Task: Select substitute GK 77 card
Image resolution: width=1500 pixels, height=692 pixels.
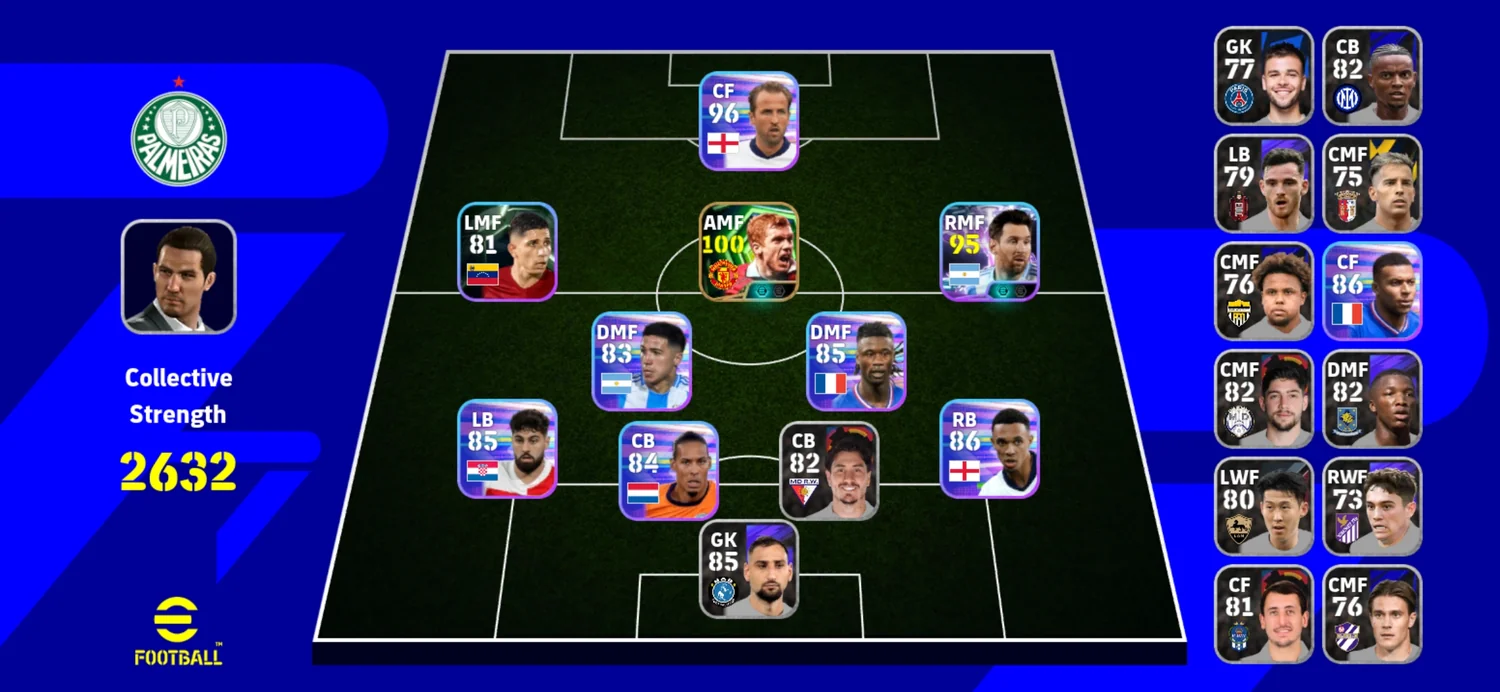Action: coord(1264,76)
